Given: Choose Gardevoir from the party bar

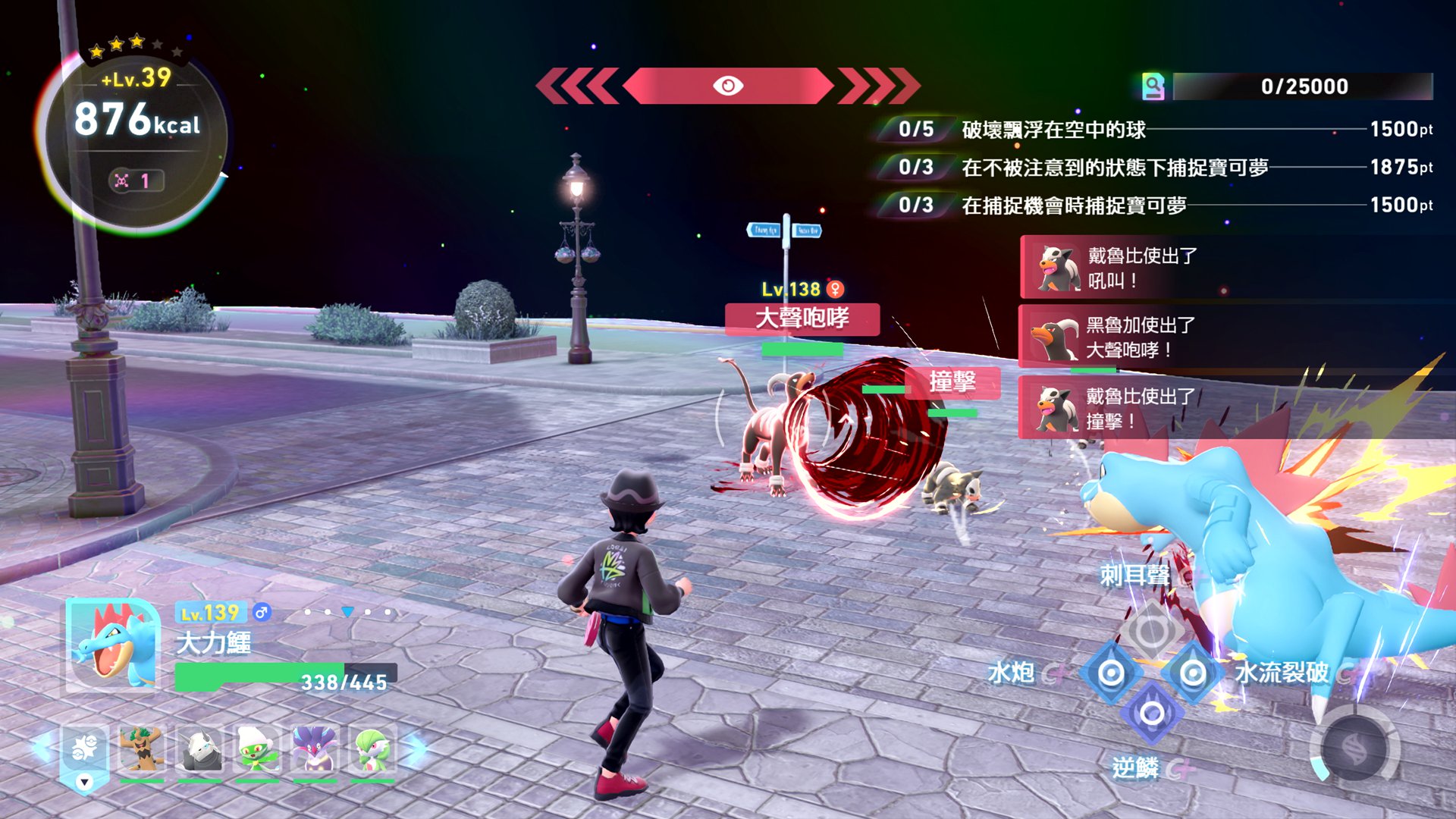Looking at the screenshot, I should [x=372, y=749].
